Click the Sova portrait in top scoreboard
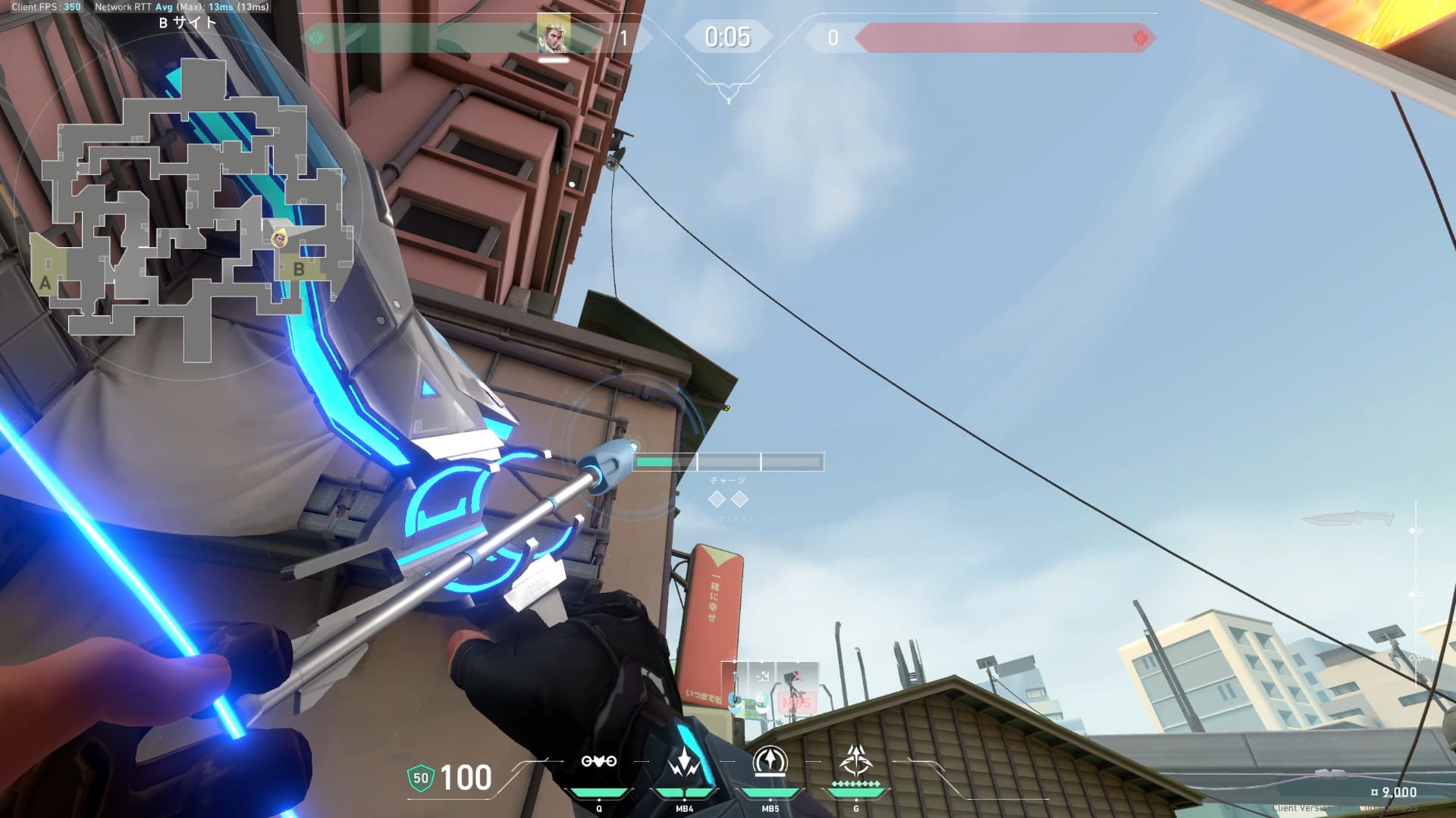The image size is (1456, 818). (553, 34)
